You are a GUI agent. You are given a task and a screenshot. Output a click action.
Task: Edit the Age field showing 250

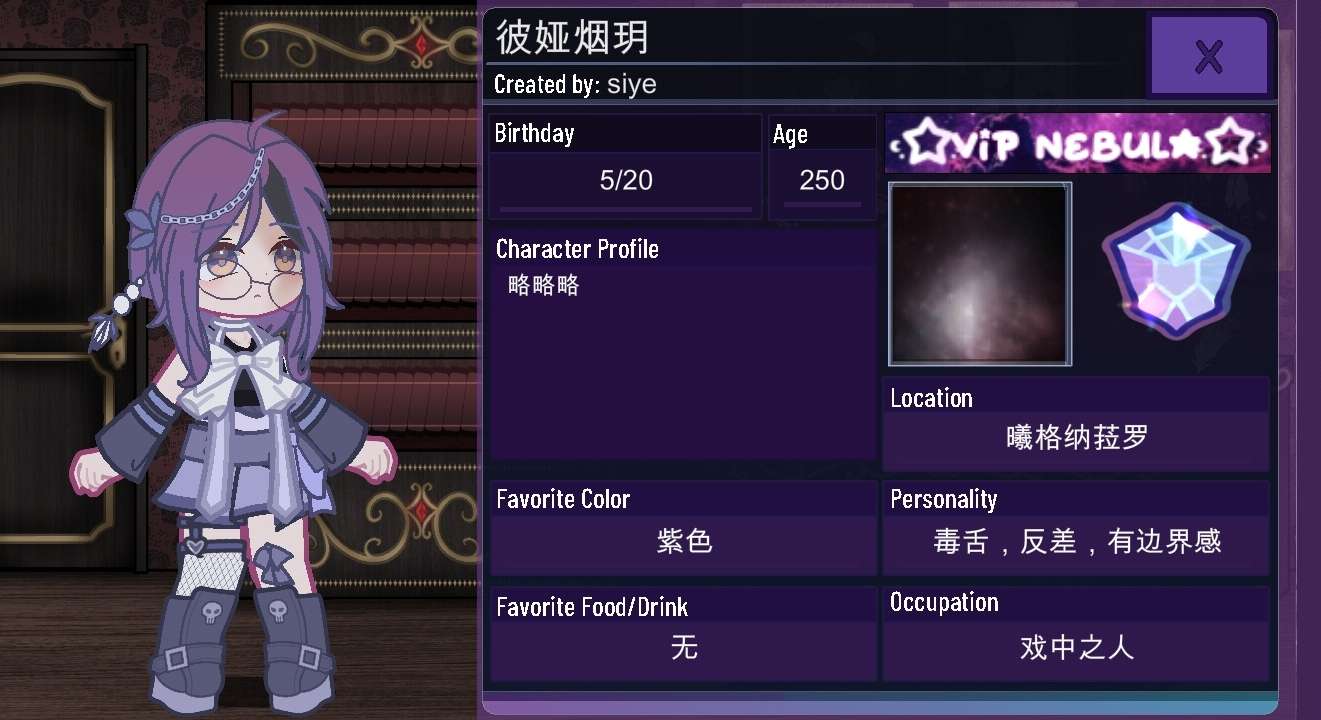(x=822, y=181)
